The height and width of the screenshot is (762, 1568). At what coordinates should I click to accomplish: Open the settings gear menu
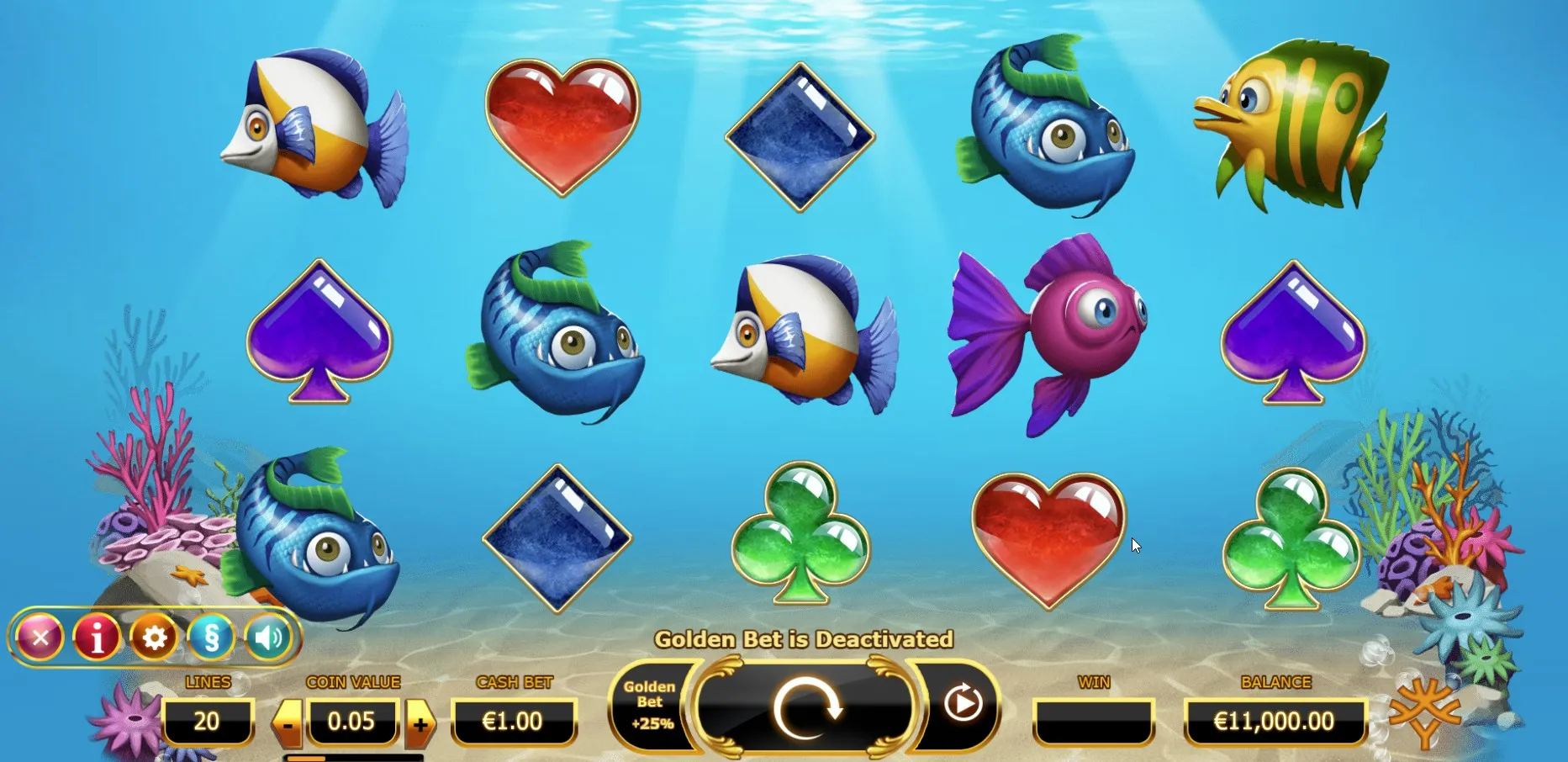click(x=153, y=638)
